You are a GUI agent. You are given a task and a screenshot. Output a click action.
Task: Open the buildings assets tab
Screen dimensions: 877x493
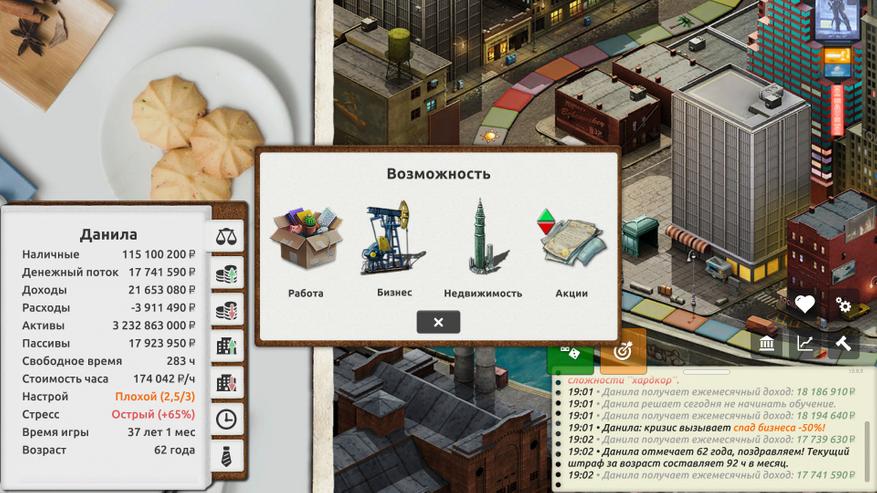click(226, 346)
